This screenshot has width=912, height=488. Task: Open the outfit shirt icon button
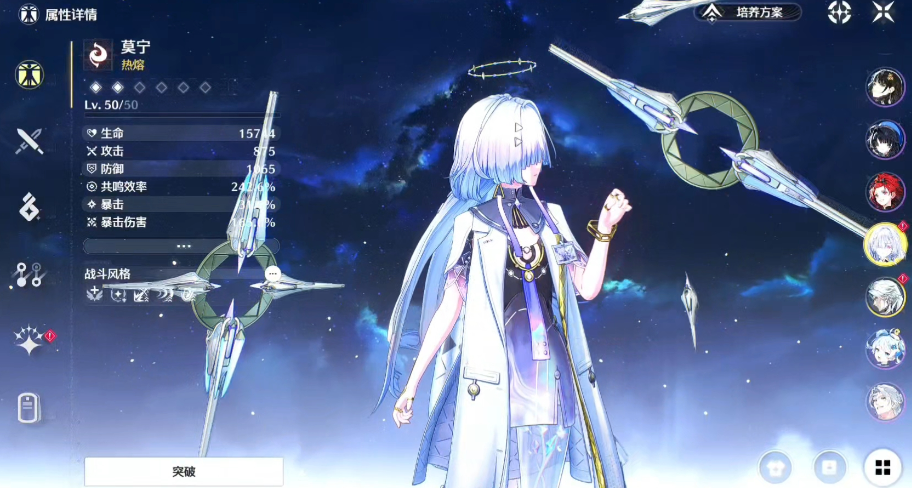[775, 466]
